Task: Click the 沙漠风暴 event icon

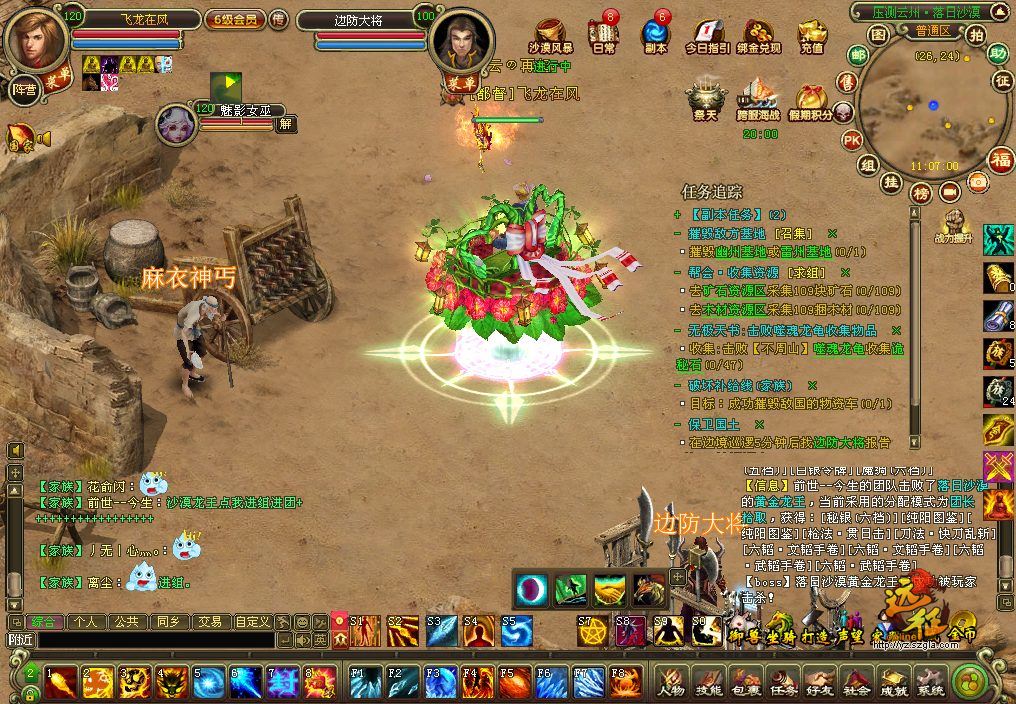Action: (551, 35)
